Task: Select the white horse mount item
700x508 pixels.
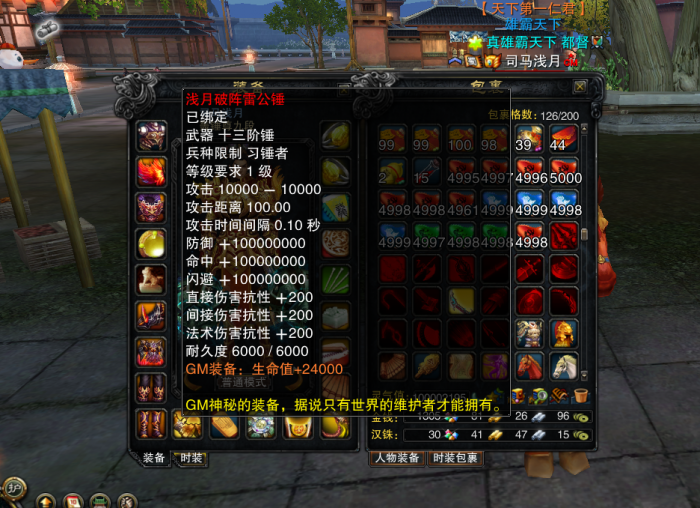Action: (x=565, y=367)
